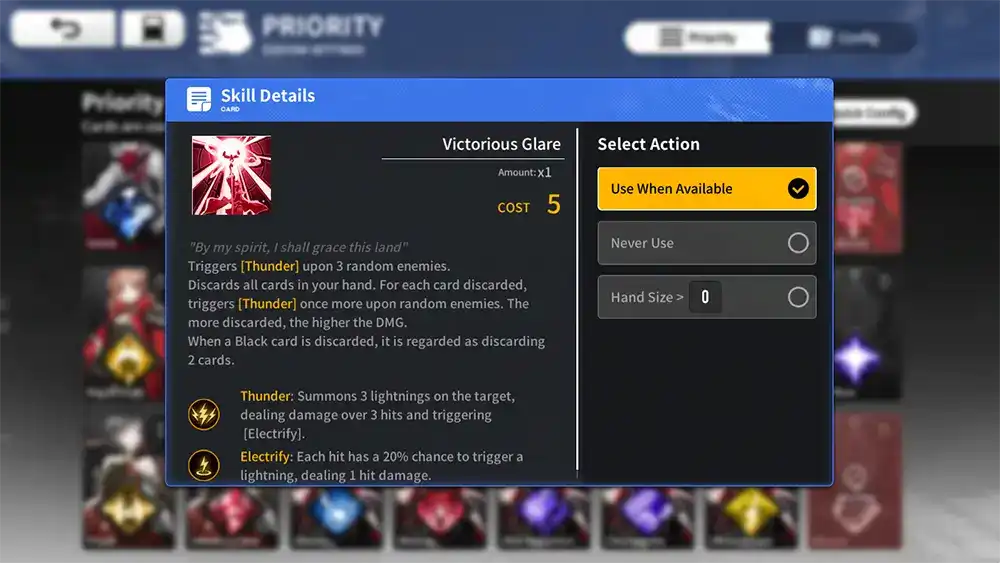The height and width of the screenshot is (563, 1000).
Task: Choose the Never Use action
Action: pyautogui.click(x=706, y=243)
